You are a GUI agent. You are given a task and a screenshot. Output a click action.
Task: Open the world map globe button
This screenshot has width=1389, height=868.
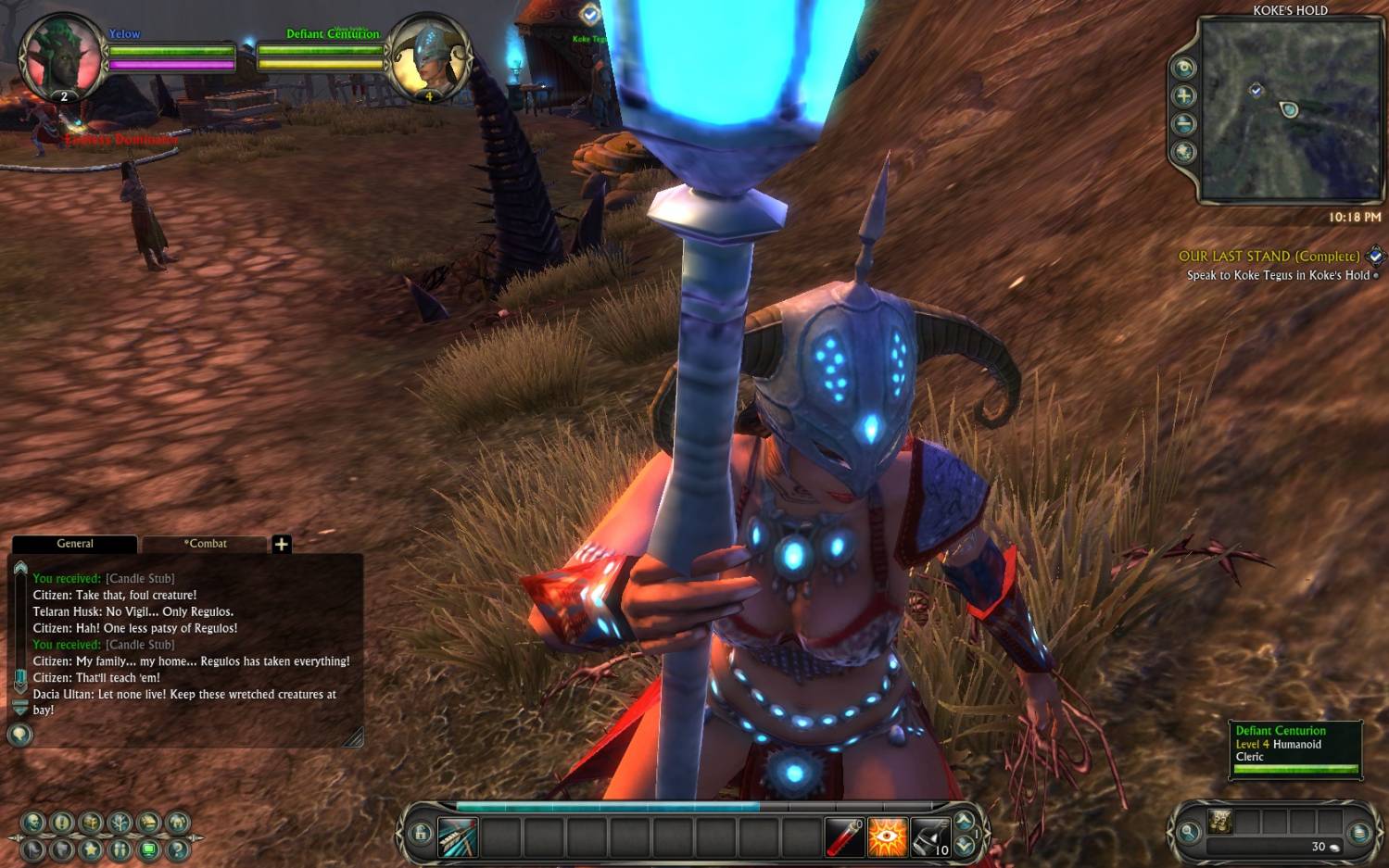click(1184, 152)
